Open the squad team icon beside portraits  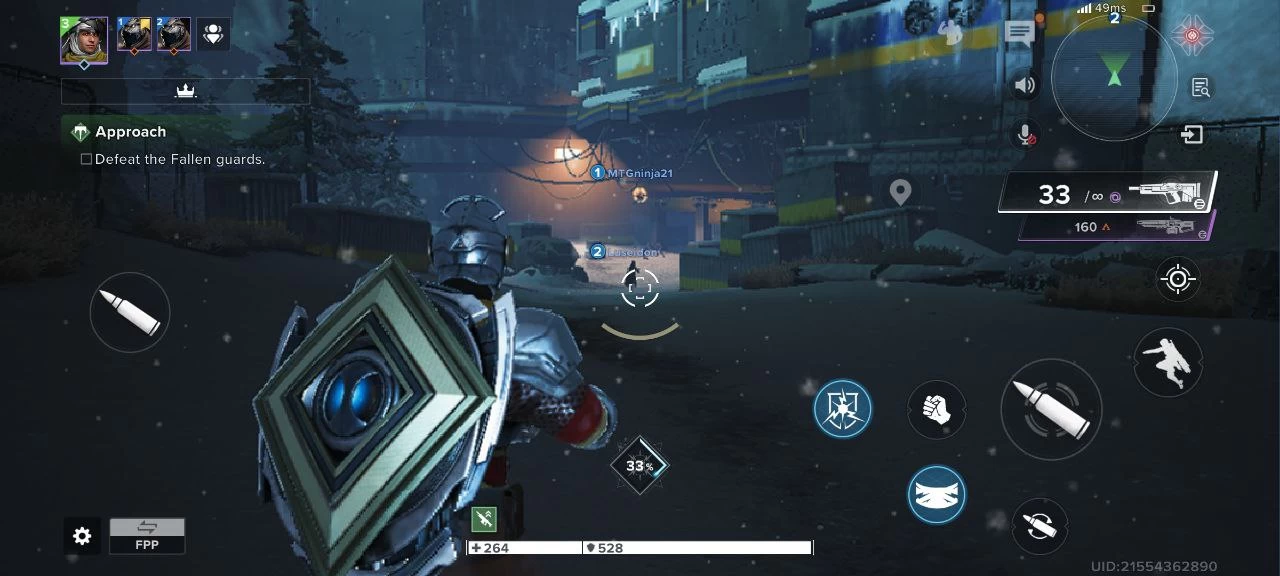(213, 35)
